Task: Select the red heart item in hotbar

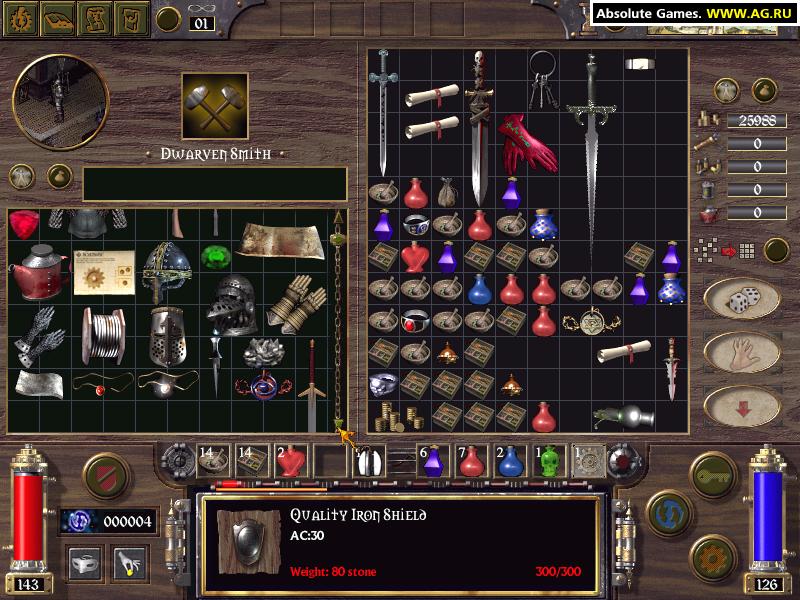Action: tap(290, 461)
